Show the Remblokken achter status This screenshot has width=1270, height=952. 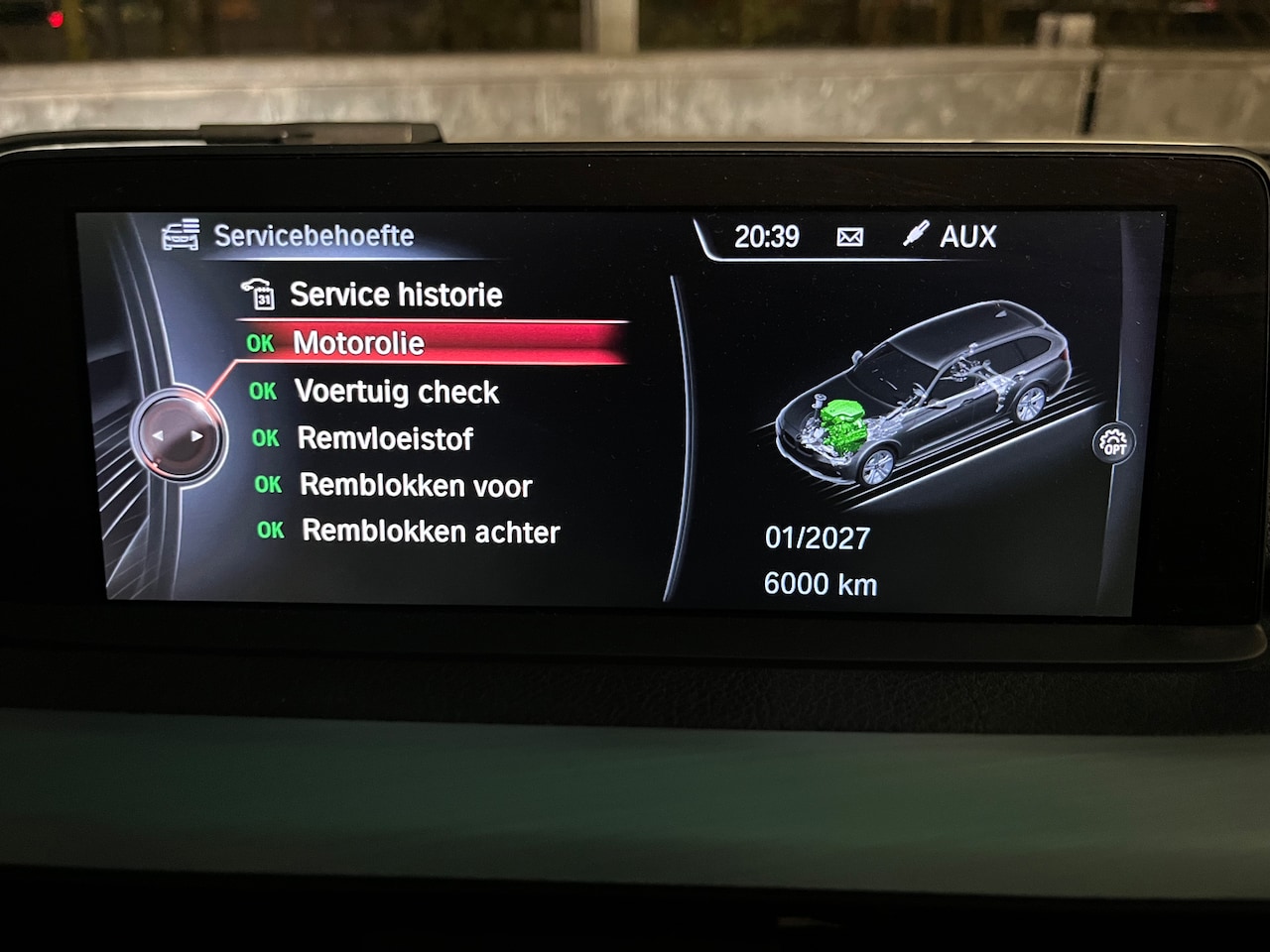click(x=430, y=532)
